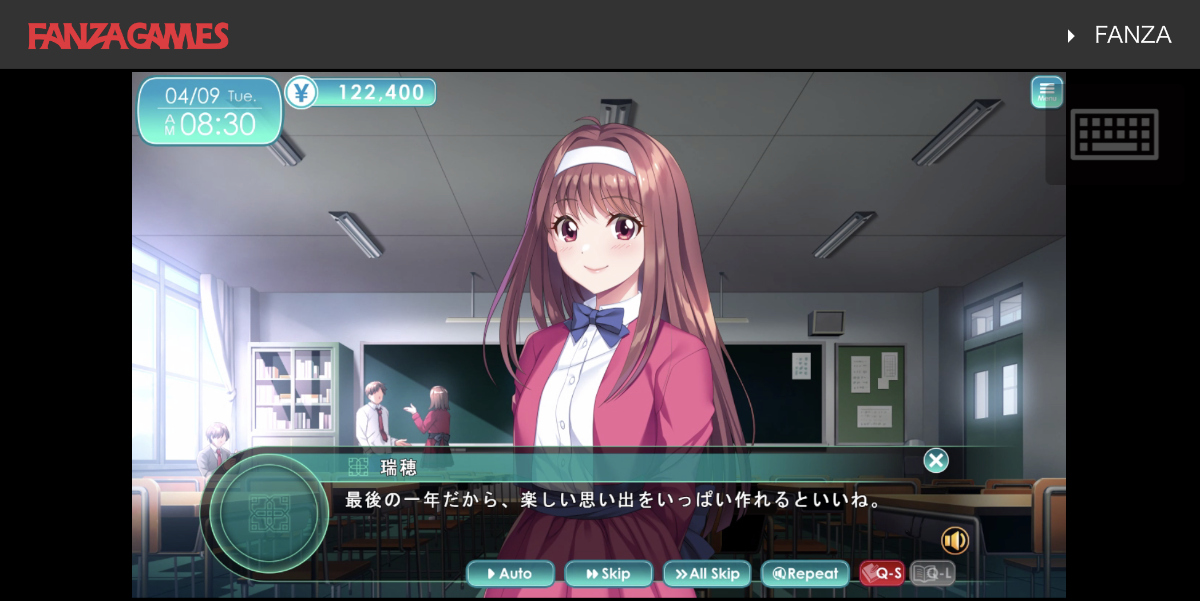Hide the dialogue box with X
This screenshot has width=1200, height=601.
[936, 461]
